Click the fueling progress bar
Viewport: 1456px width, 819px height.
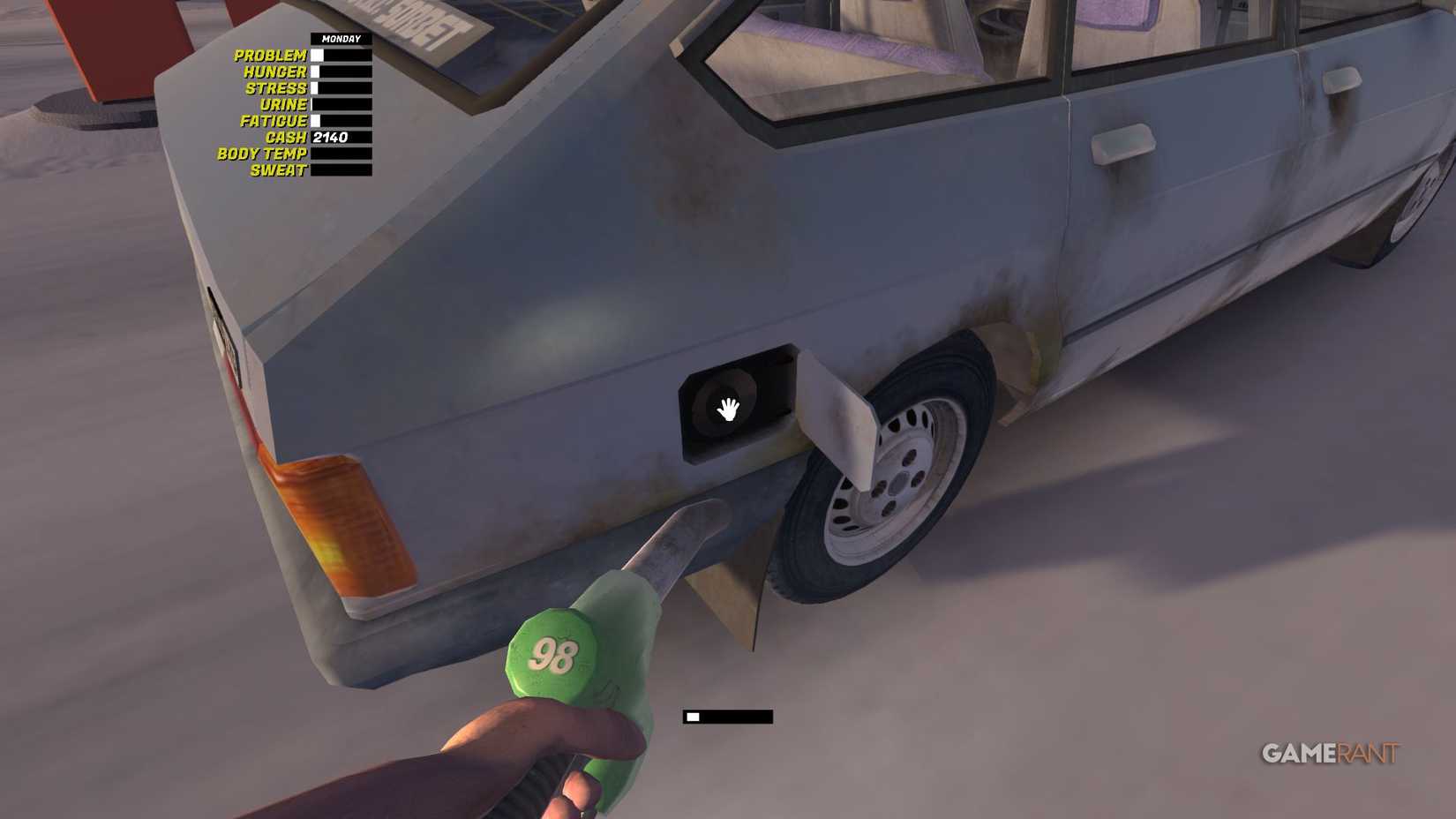(725, 716)
